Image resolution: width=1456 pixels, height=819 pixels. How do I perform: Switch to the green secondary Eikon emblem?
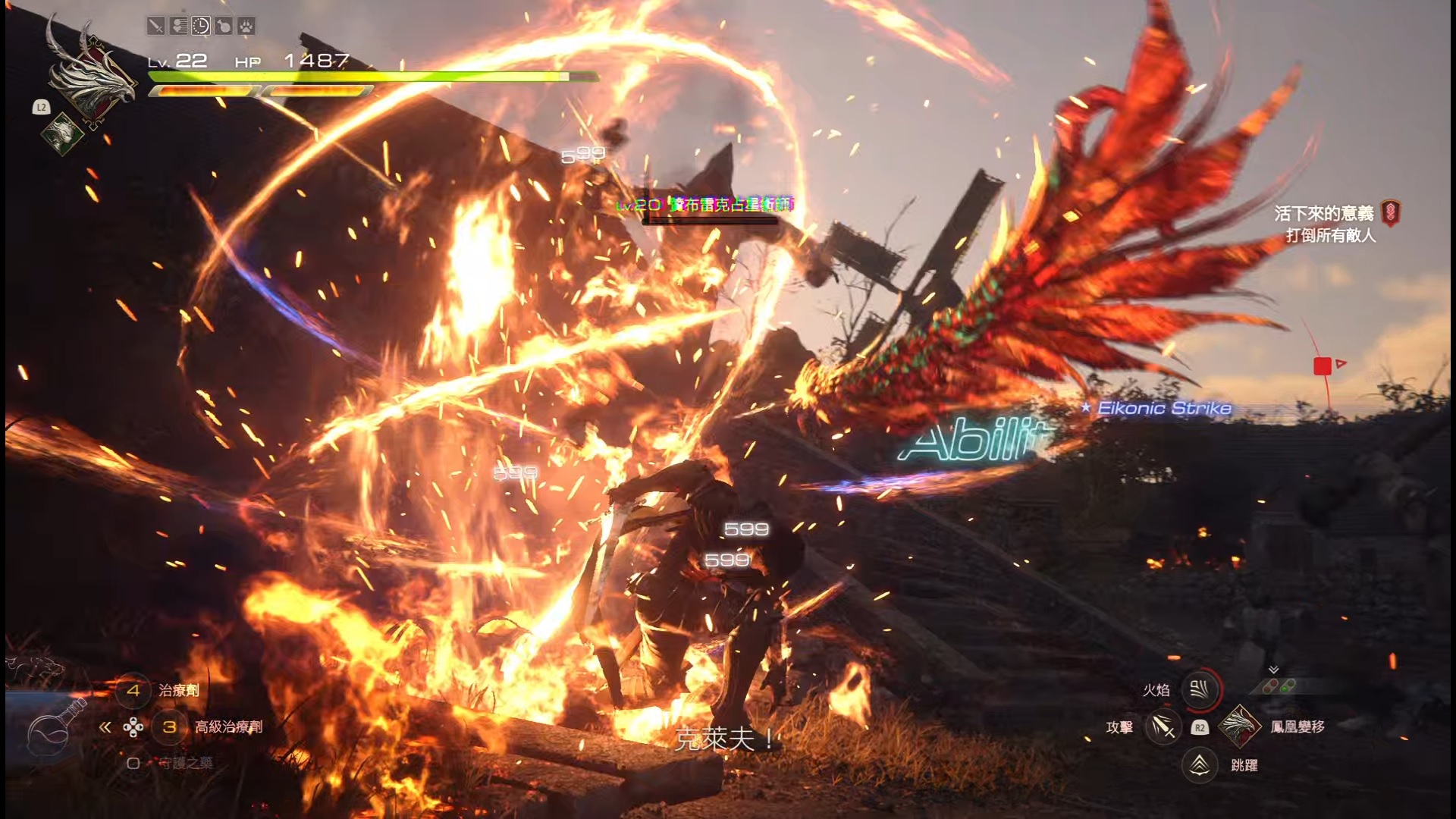[62, 134]
